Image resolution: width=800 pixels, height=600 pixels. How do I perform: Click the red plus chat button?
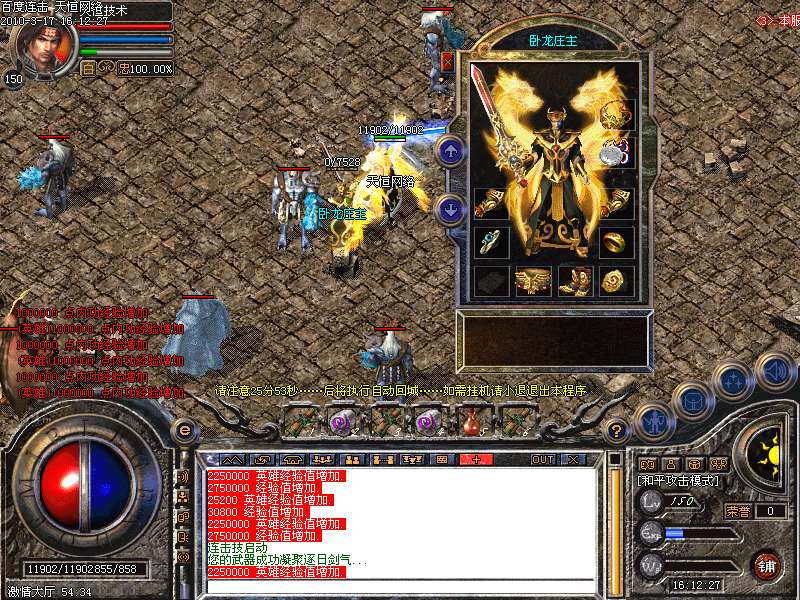476,459
